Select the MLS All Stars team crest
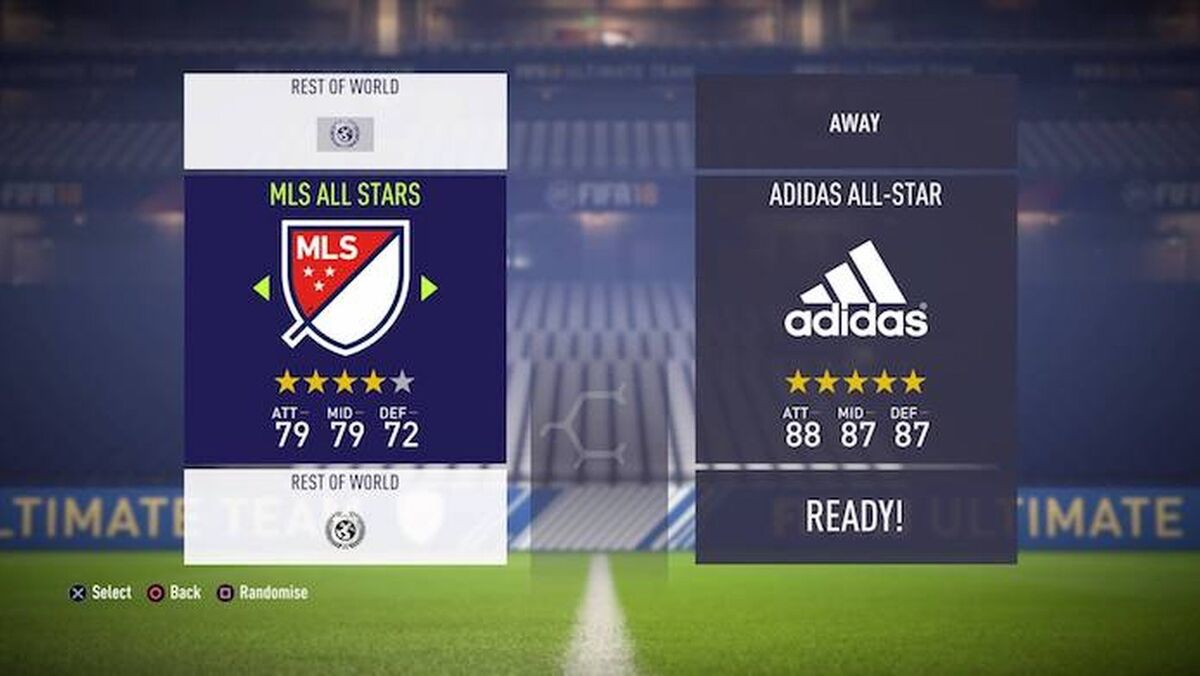Image resolution: width=1200 pixels, height=676 pixels. (x=345, y=285)
